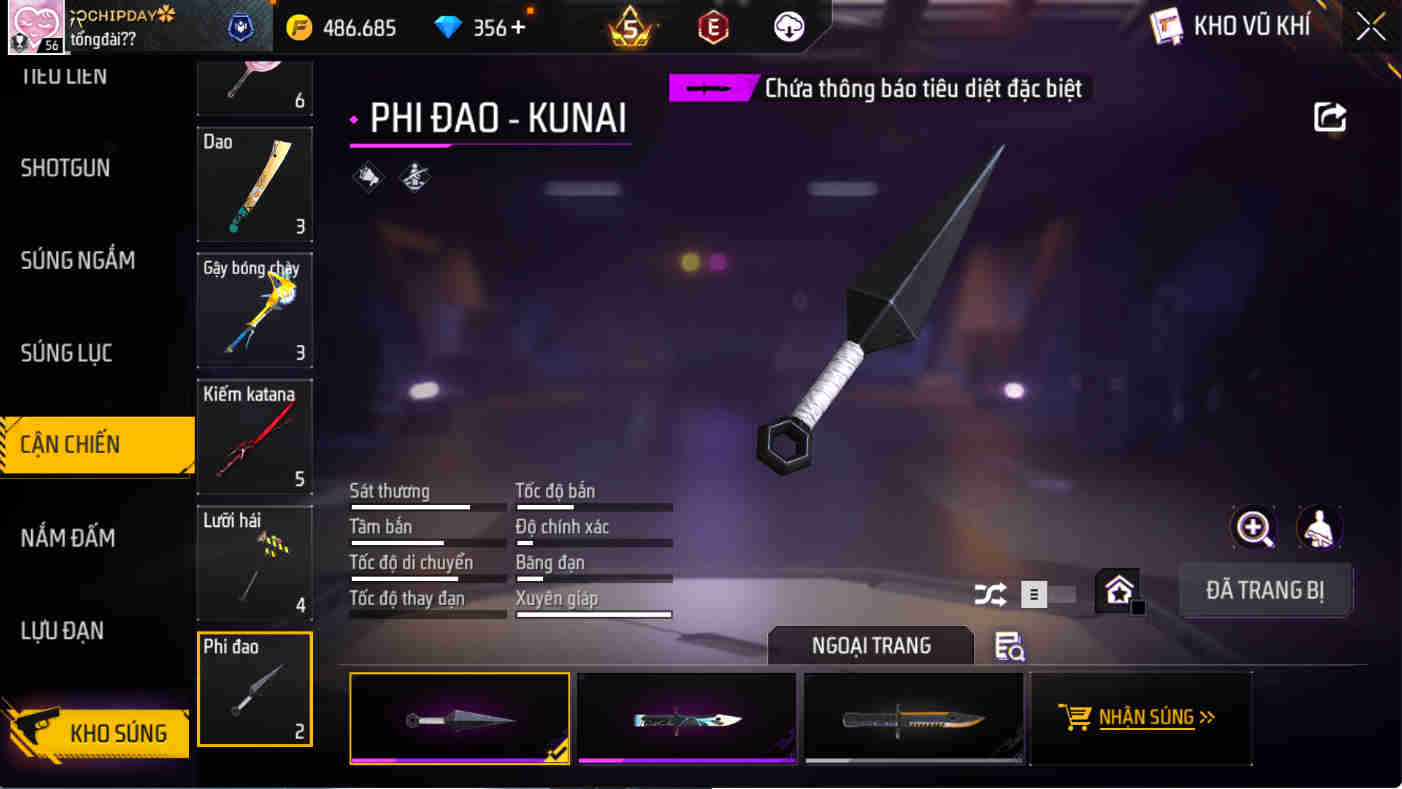Image resolution: width=1402 pixels, height=789 pixels.
Task: Open the cloud download icon in top bar
Action: (x=787, y=27)
